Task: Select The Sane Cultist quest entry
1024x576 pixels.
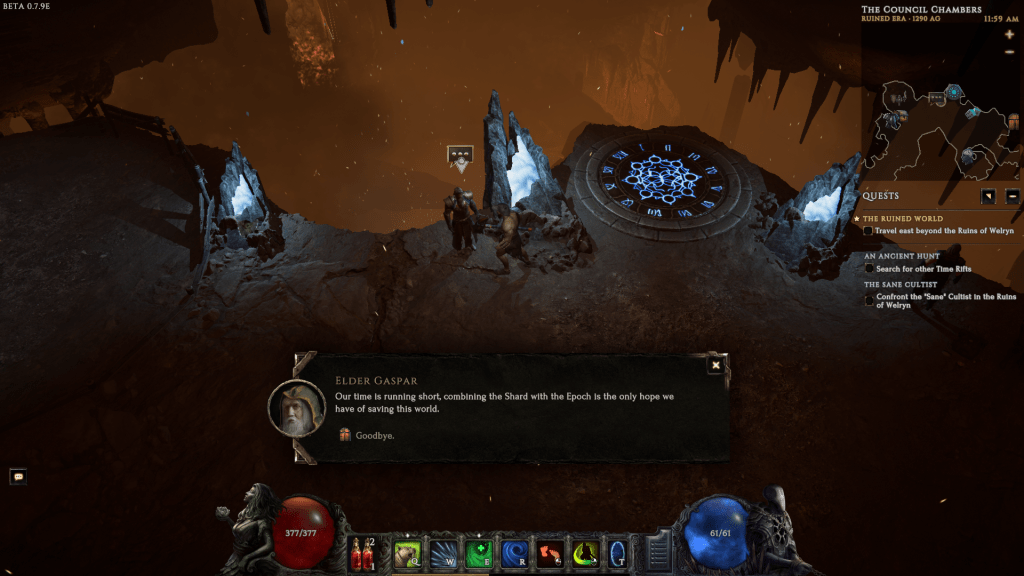Action: (x=901, y=284)
